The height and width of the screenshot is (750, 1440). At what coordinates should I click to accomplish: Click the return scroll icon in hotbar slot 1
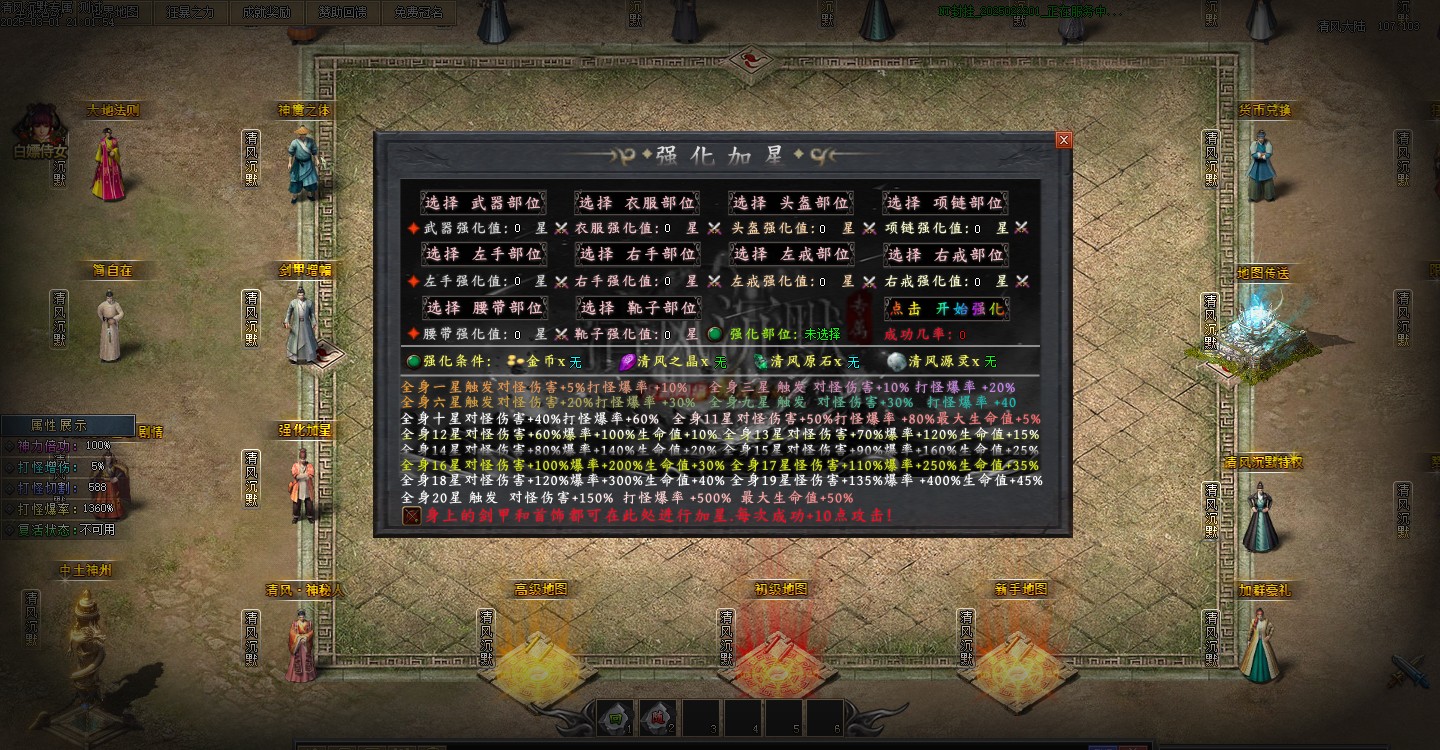click(x=614, y=716)
